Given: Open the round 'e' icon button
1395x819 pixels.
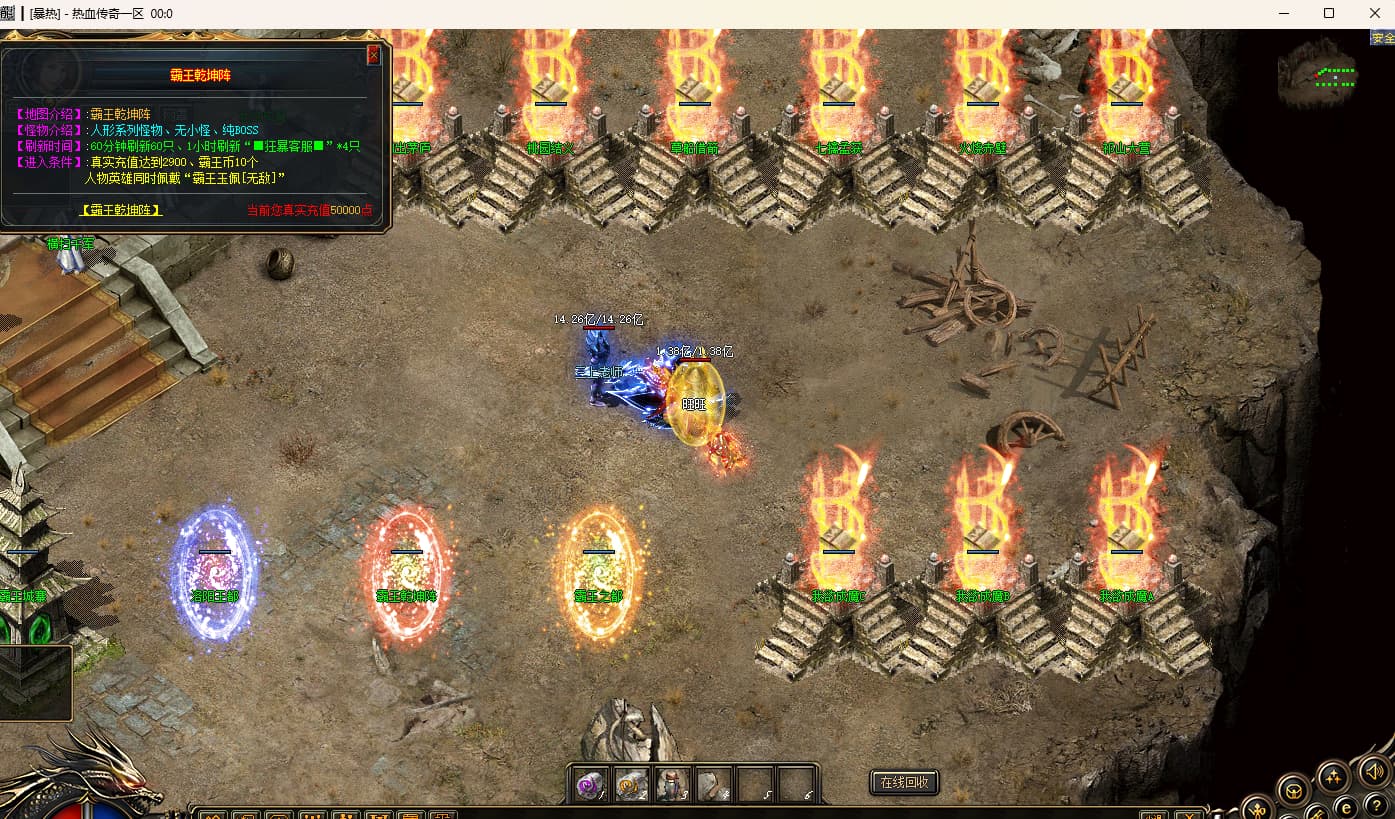Looking at the screenshot, I should [x=1346, y=807].
